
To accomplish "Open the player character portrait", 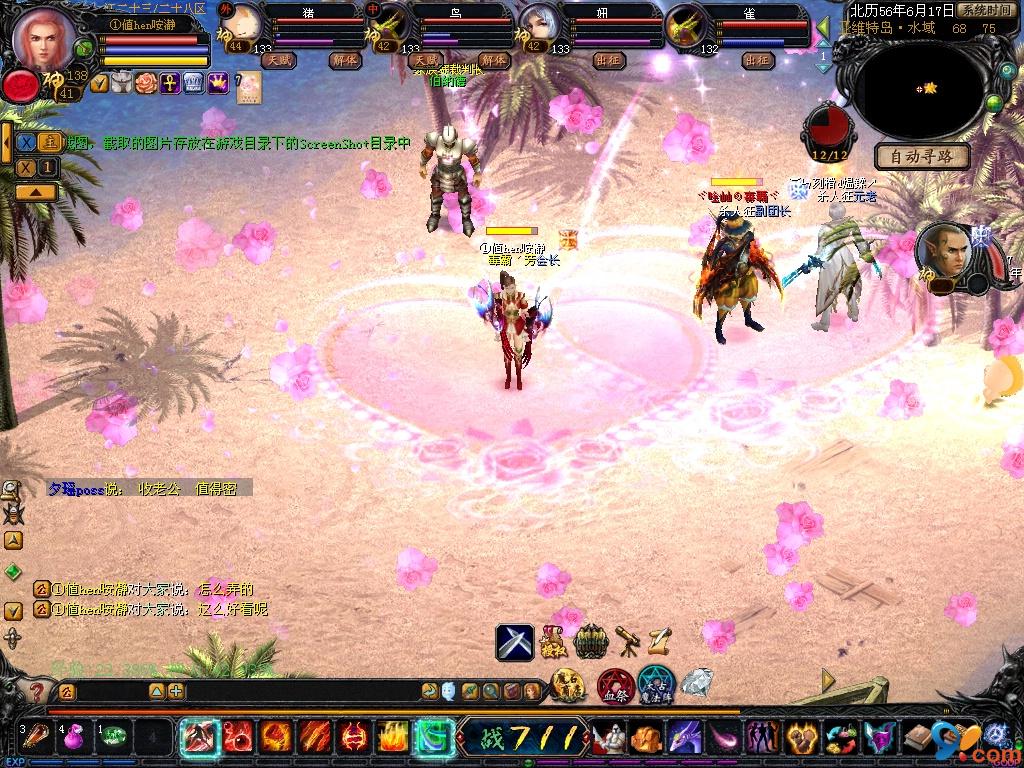I will click(43, 36).
